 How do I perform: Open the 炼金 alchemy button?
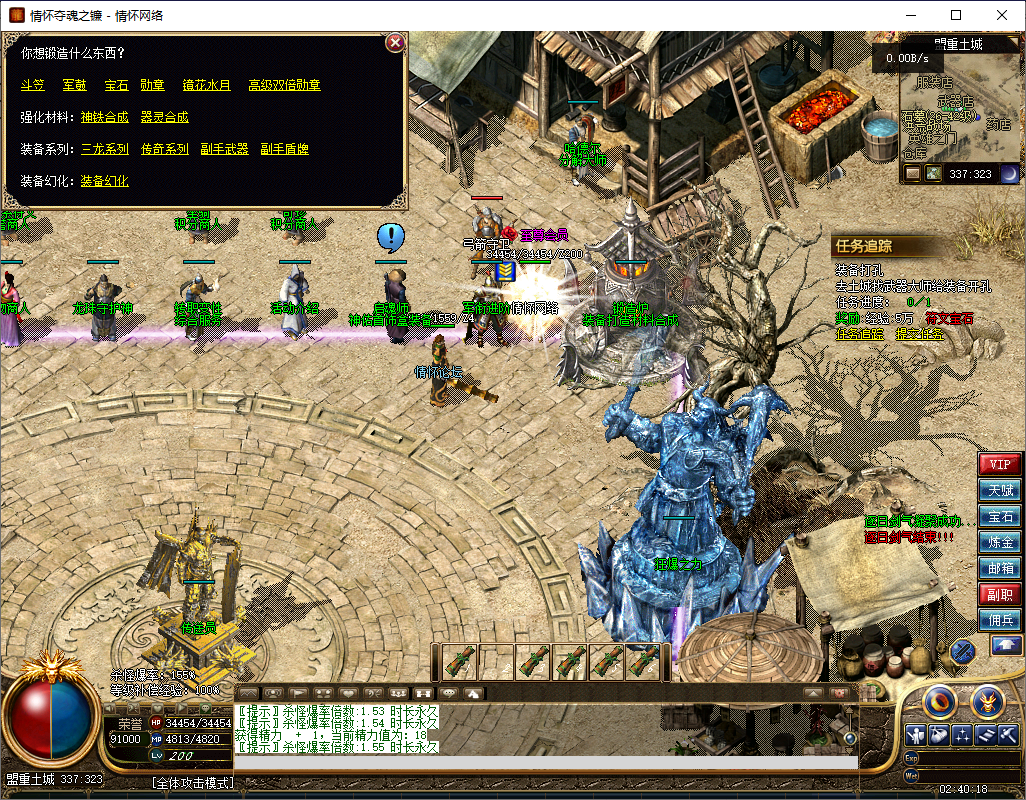(999, 543)
